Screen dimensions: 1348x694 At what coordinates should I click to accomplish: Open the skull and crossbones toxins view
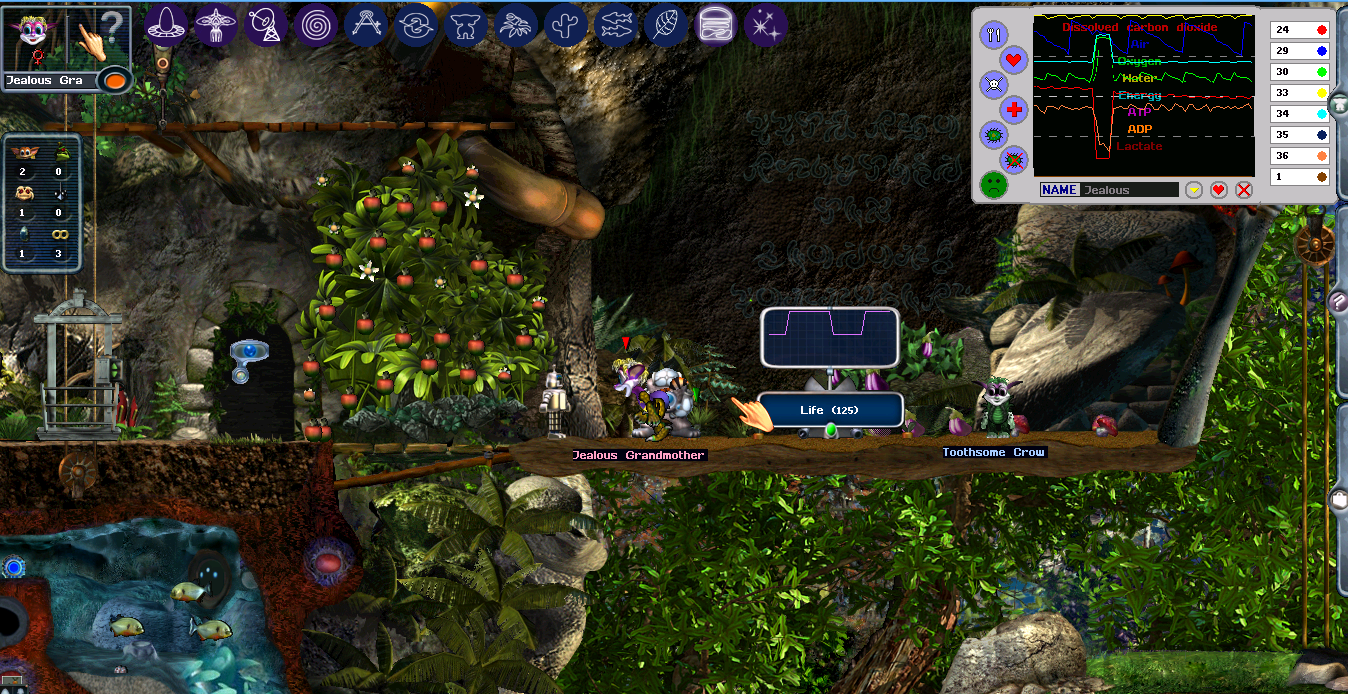pos(992,83)
